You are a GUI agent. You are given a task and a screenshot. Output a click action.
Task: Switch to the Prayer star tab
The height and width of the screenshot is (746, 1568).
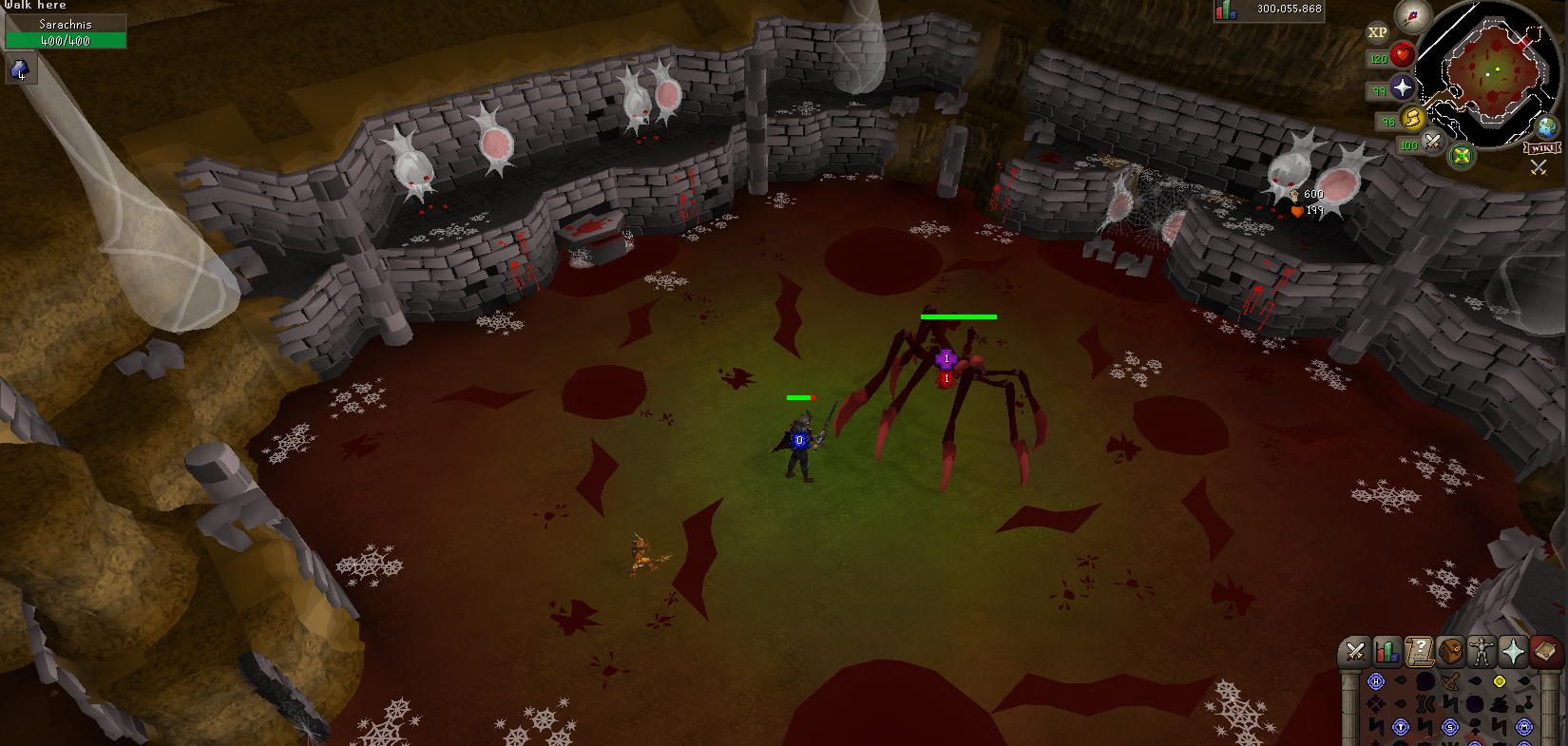(x=1513, y=651)
